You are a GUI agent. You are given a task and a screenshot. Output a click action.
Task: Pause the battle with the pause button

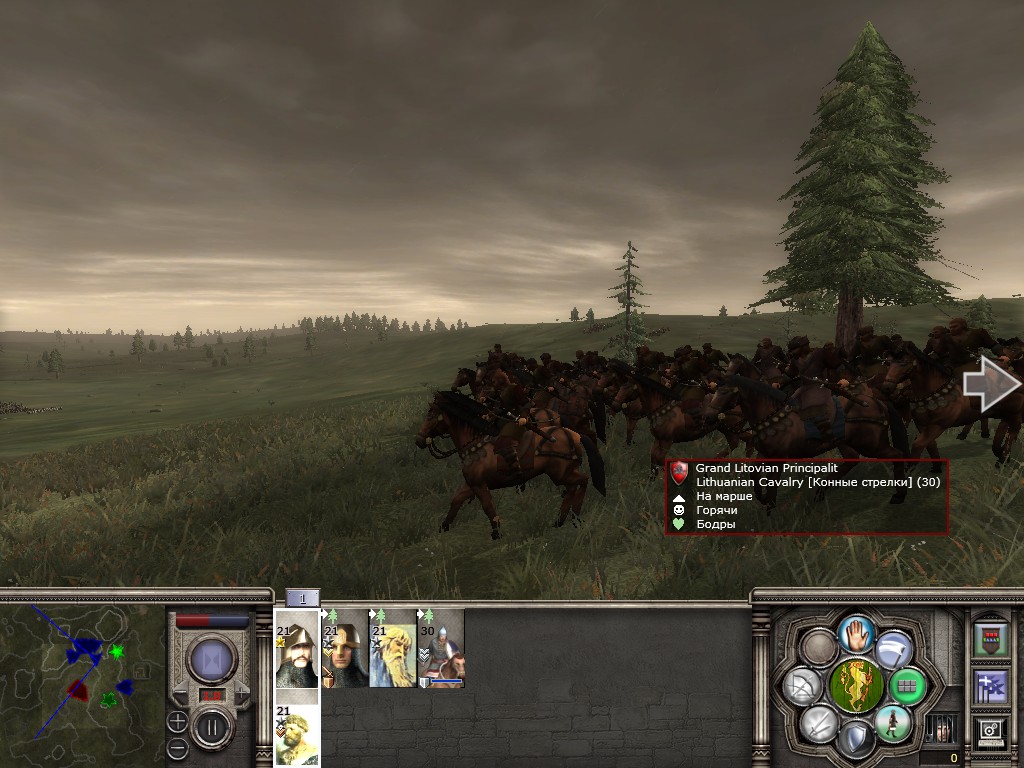pos(212,725)
